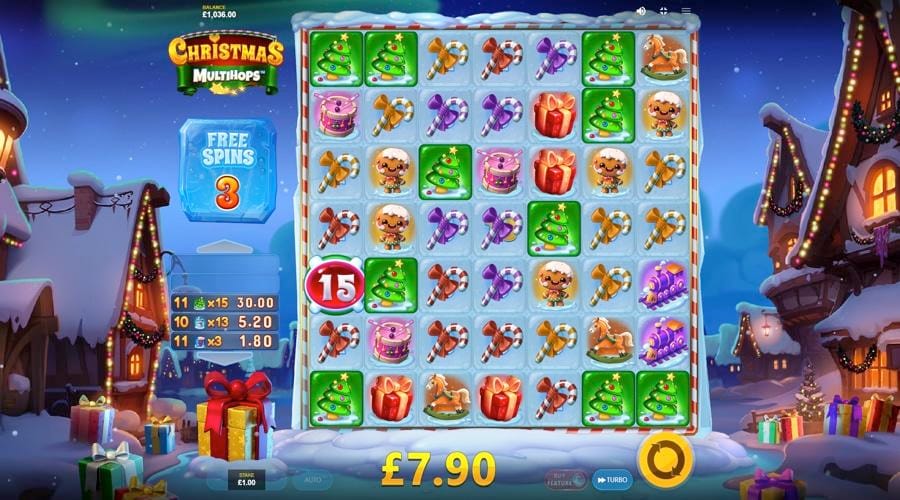The width and height of the screenshot is (900, 500).
Task: Open the hamburger menu
Action: coord(686,11)
